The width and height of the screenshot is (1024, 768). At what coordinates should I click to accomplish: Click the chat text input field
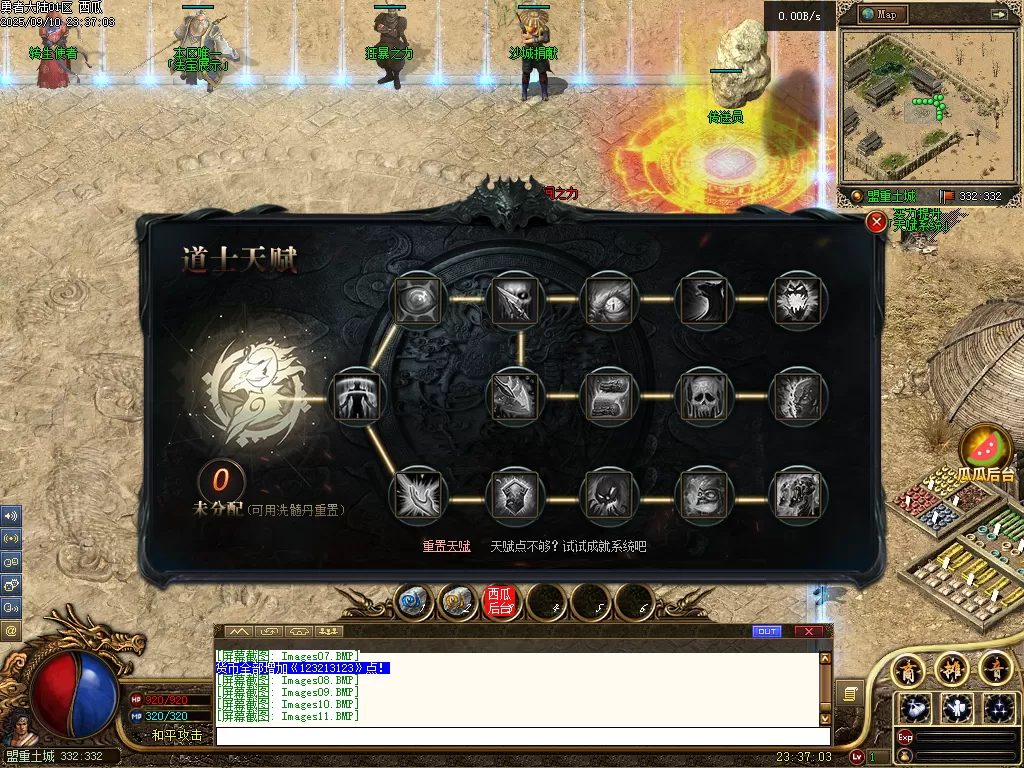(x=520, y=736)
